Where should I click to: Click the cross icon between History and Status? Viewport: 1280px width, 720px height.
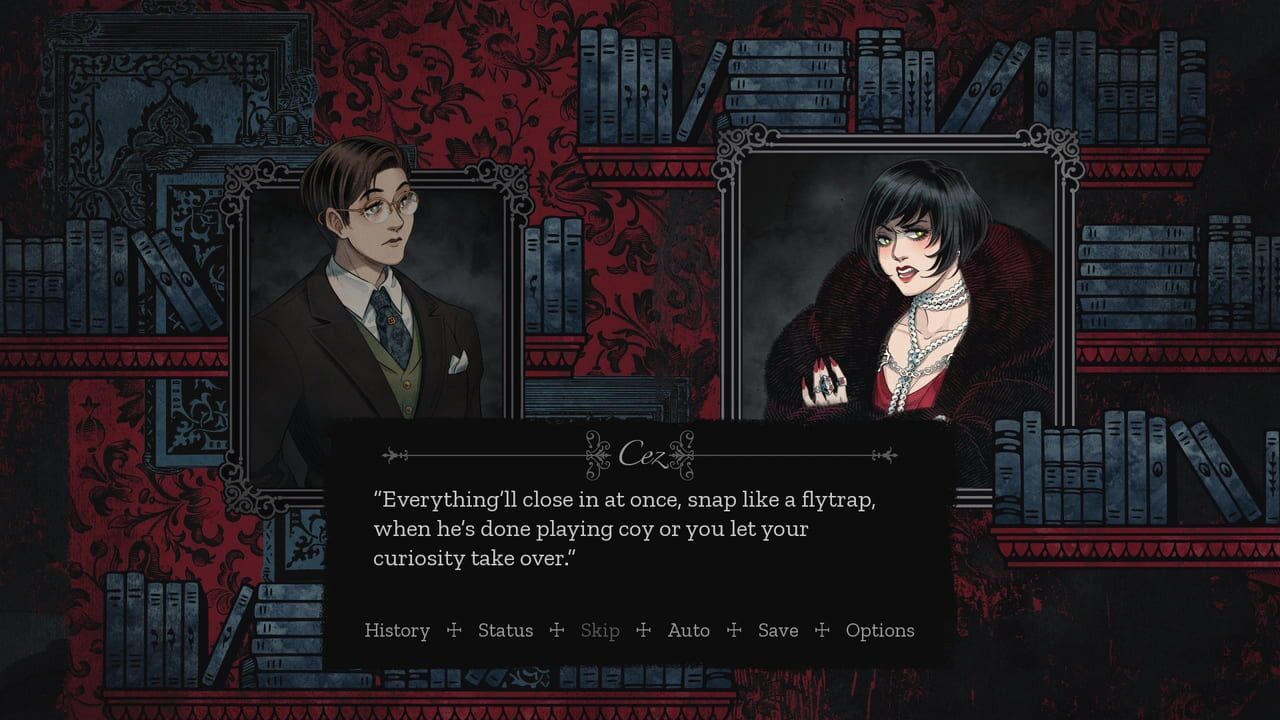[x=453, y=631]
